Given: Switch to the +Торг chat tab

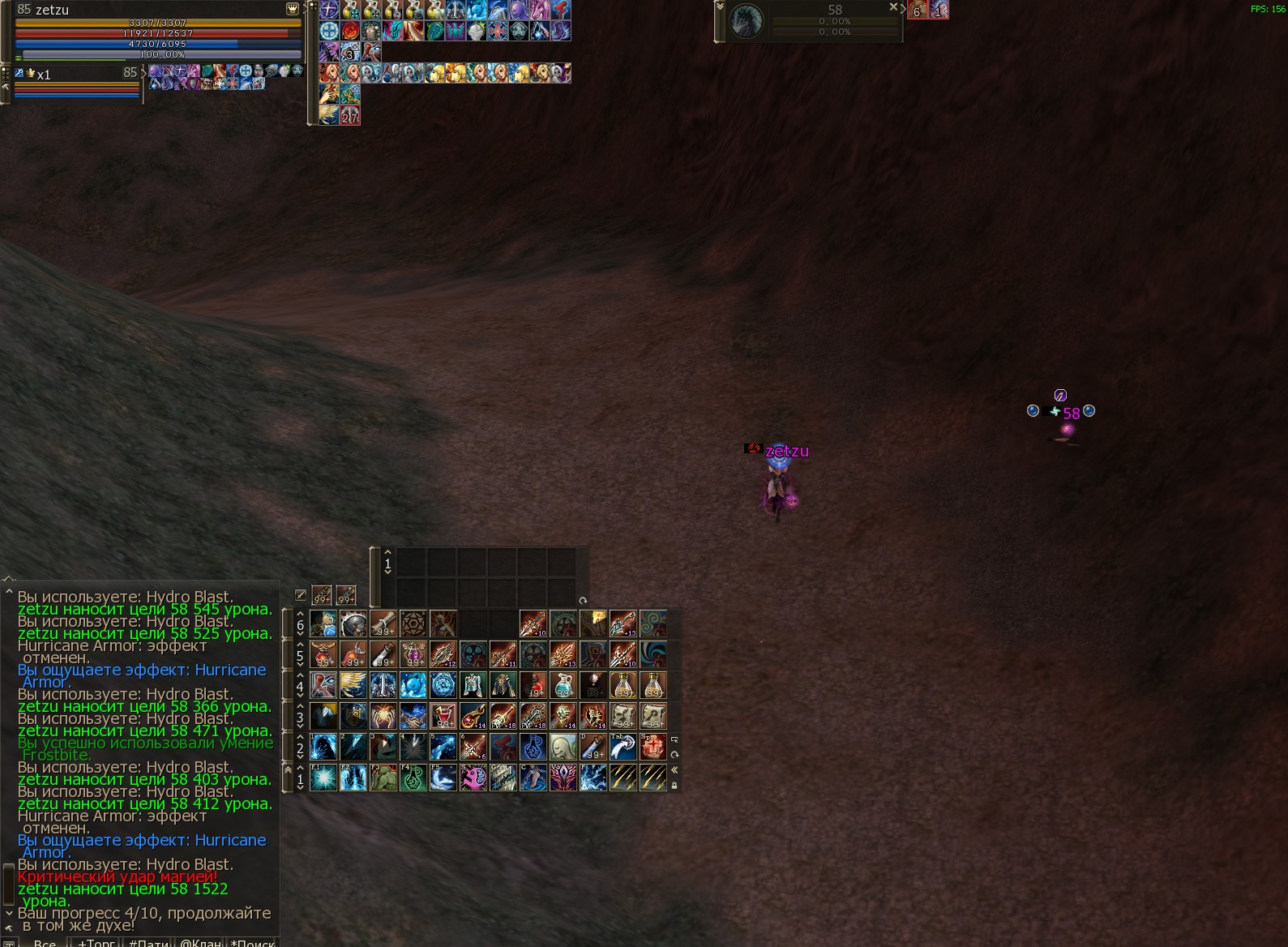Looking at the screenshot, I should (x=96, y=943).
